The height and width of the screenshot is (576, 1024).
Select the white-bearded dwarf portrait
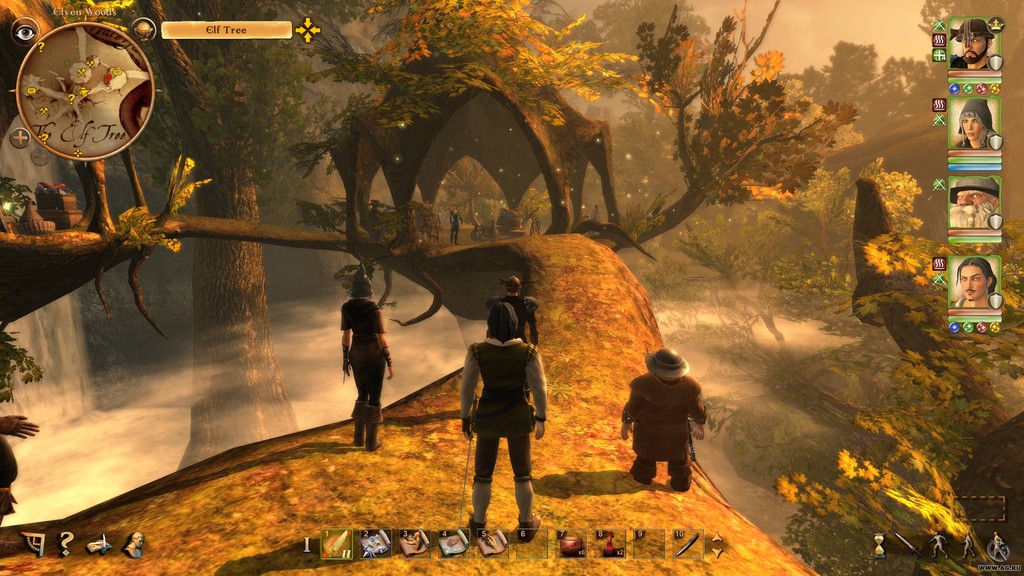(973, 203)
